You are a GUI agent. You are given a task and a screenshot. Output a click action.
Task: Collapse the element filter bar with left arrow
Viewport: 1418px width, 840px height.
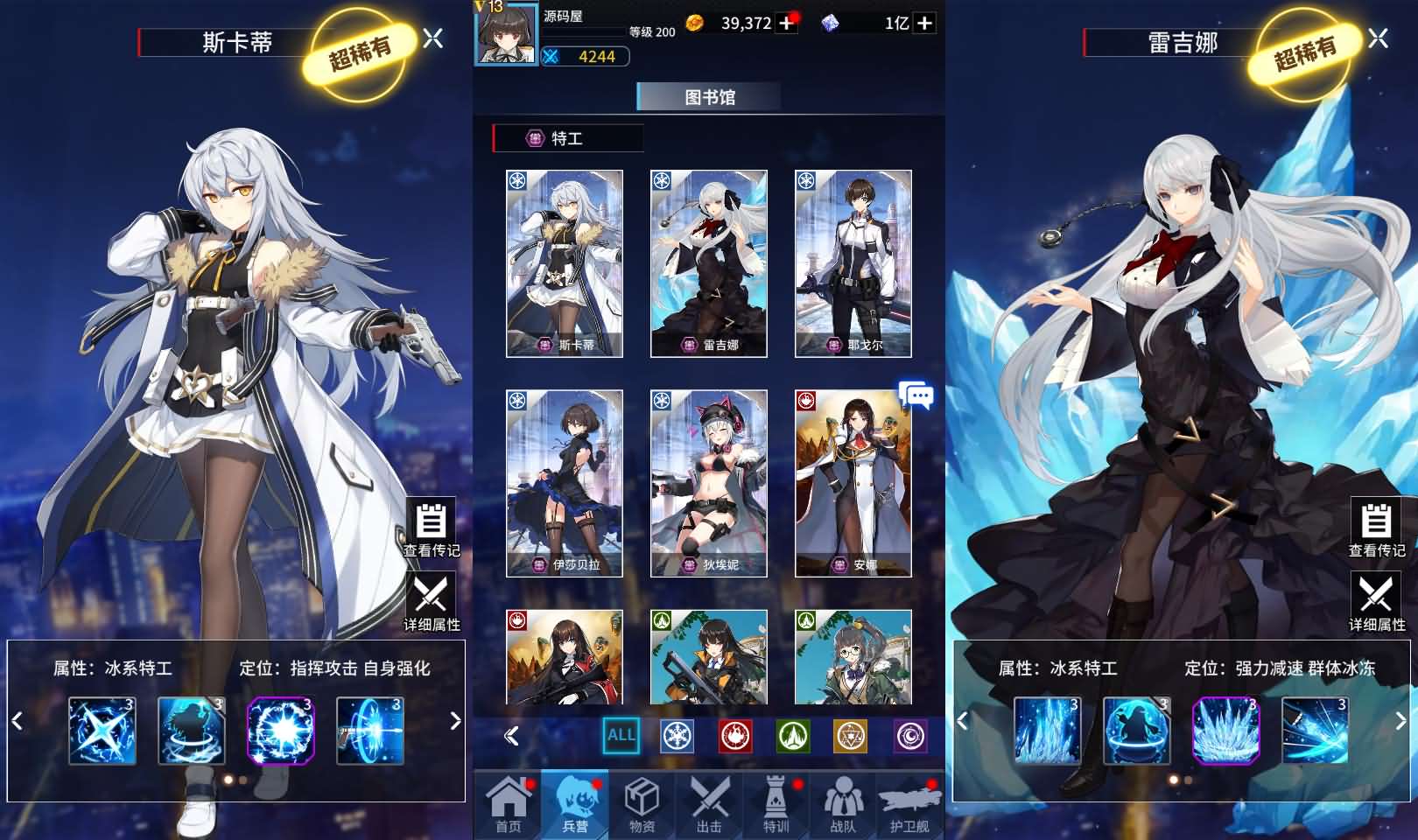point(511,738)
